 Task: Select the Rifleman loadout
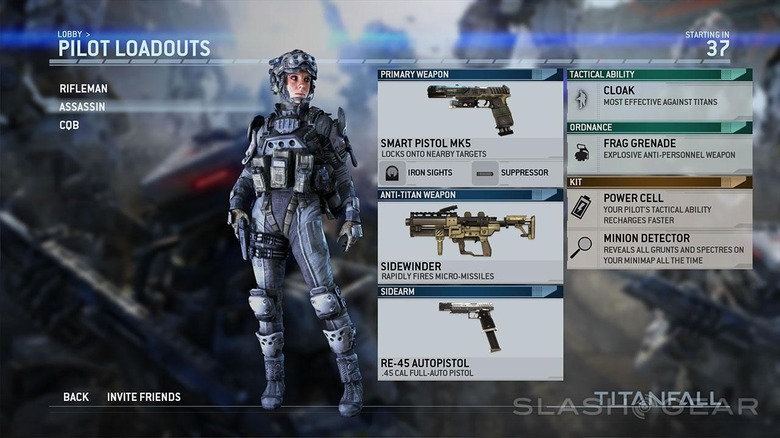83,88
